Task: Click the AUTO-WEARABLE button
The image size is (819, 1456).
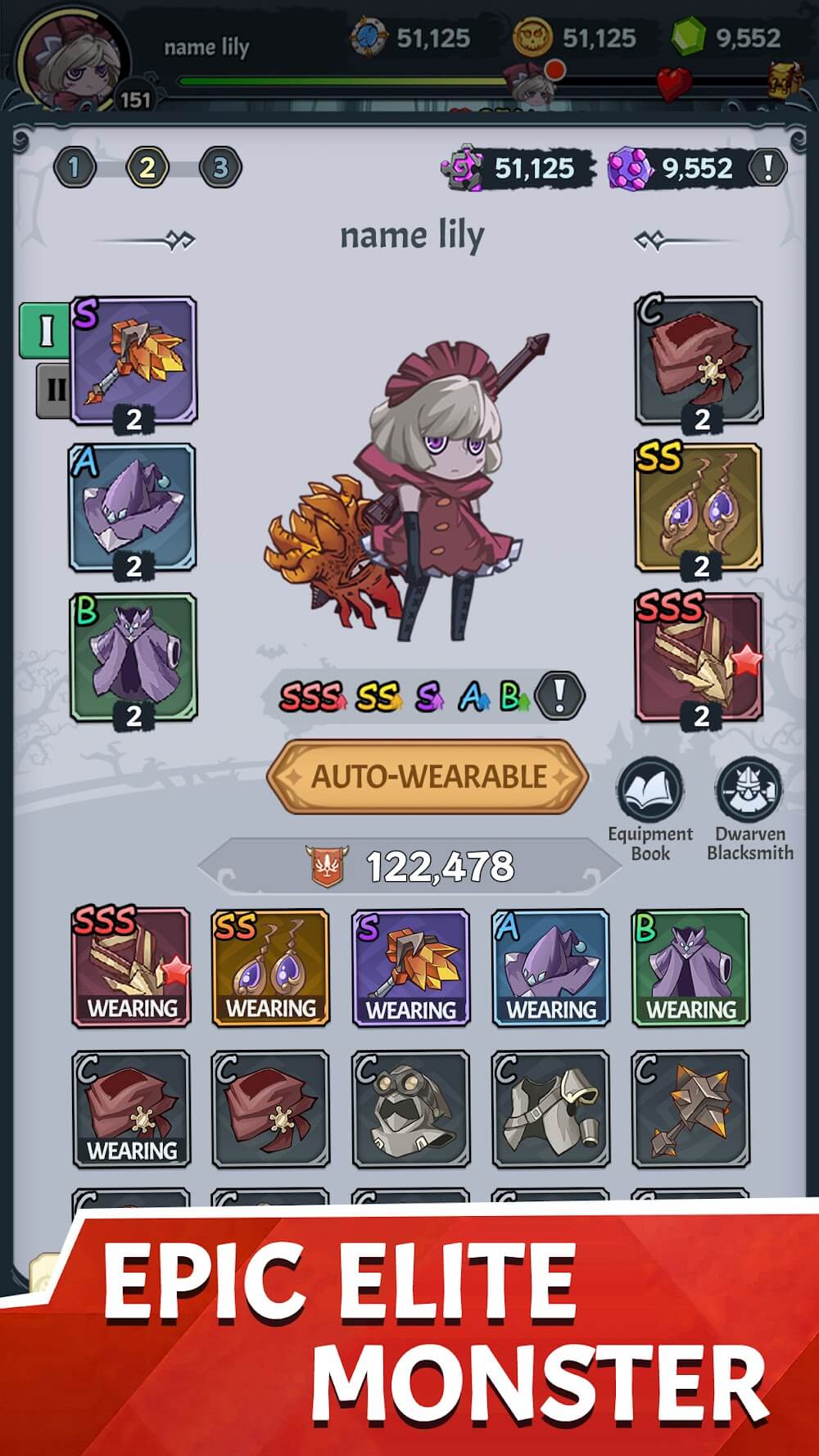Action: 428,776
